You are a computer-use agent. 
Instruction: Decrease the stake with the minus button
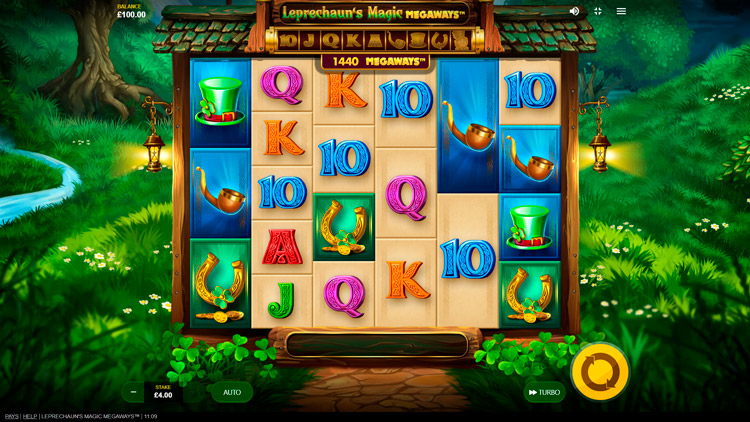(x=133, y=392)
